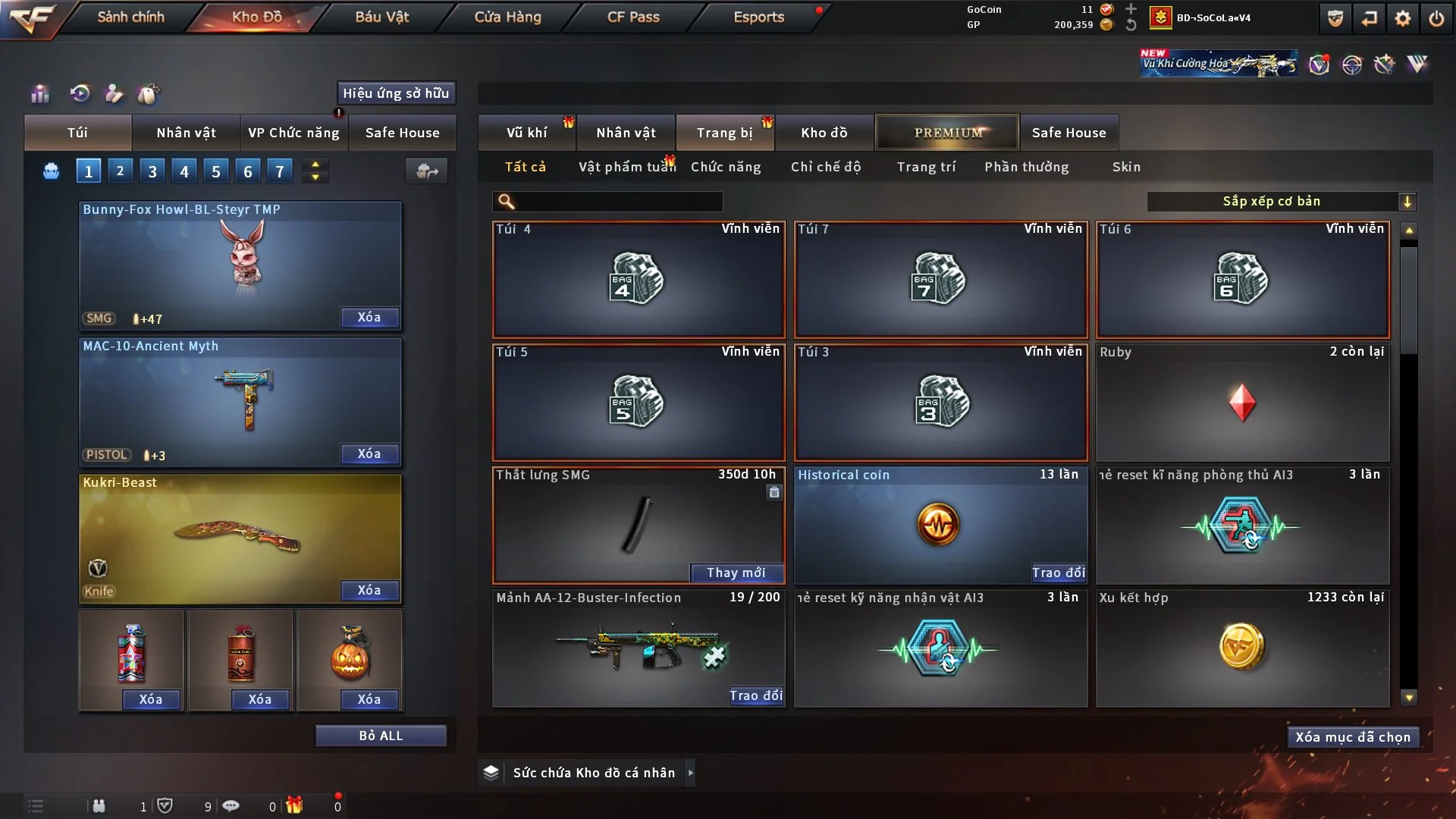Click Xóa mục đã chọn button
This screenshot has width=1456, height=819.
point(1353,737)
